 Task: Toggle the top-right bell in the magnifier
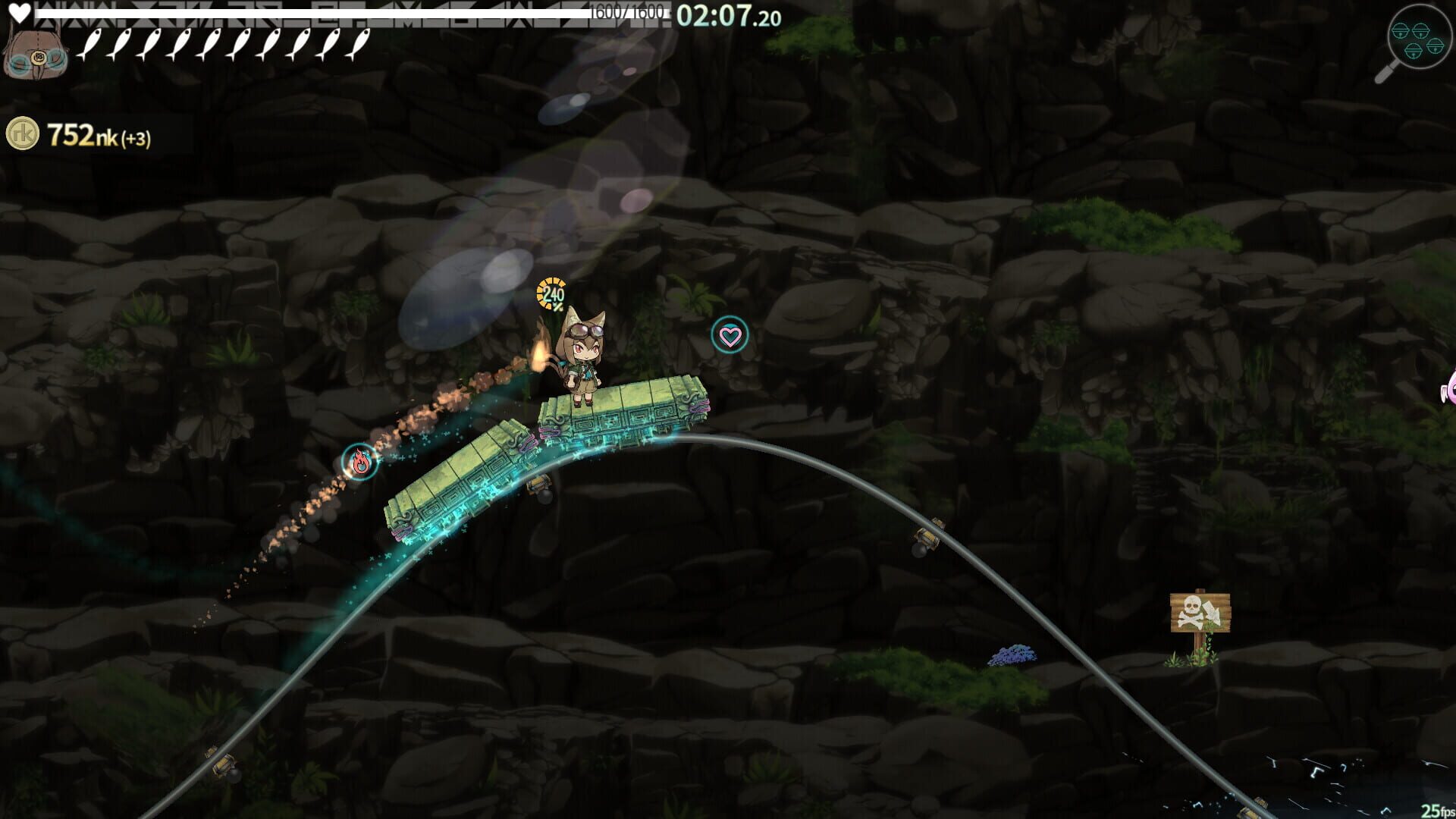point(1421,30)
